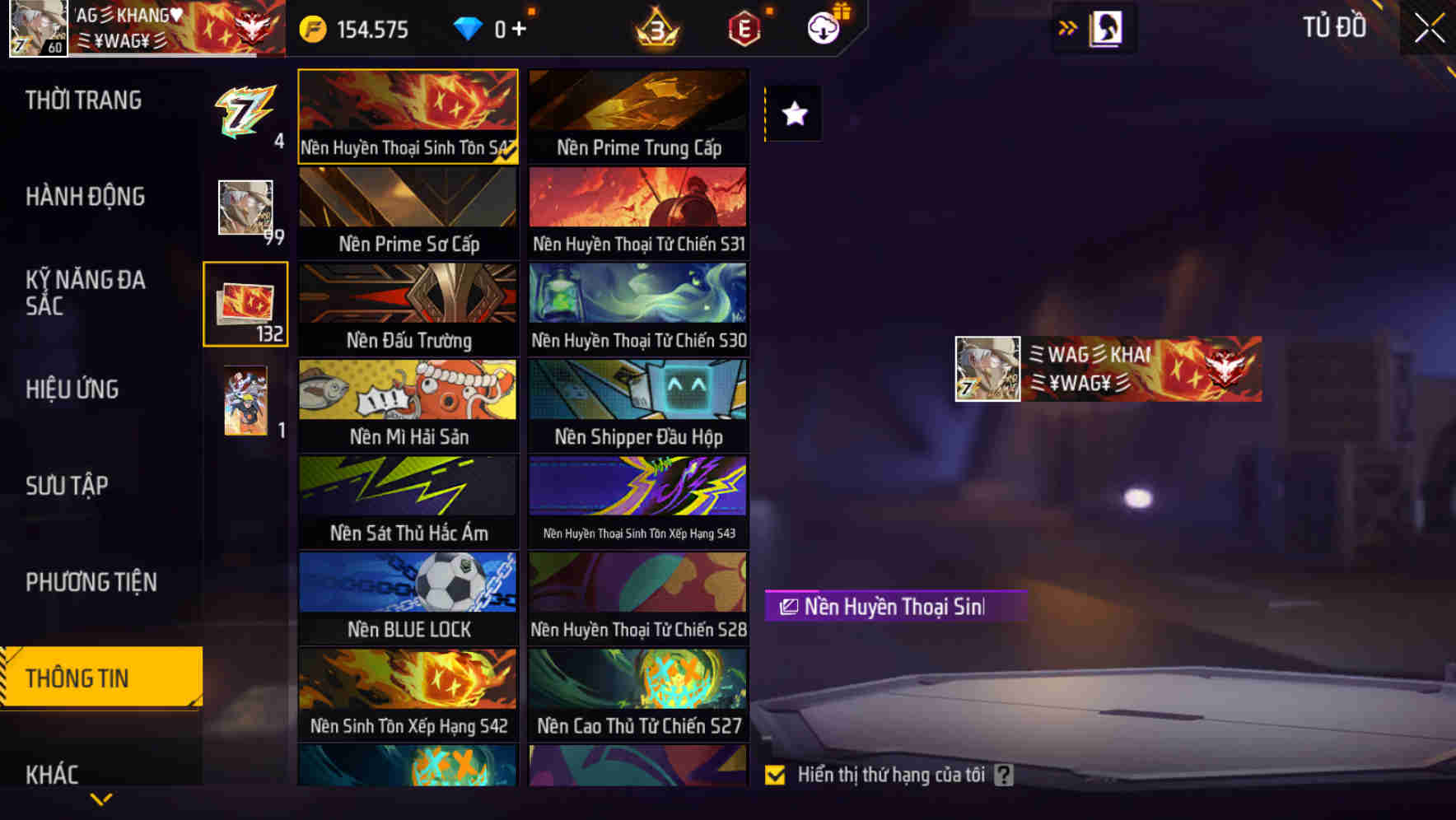Toggle the star favorite marker

coord(793,114)
